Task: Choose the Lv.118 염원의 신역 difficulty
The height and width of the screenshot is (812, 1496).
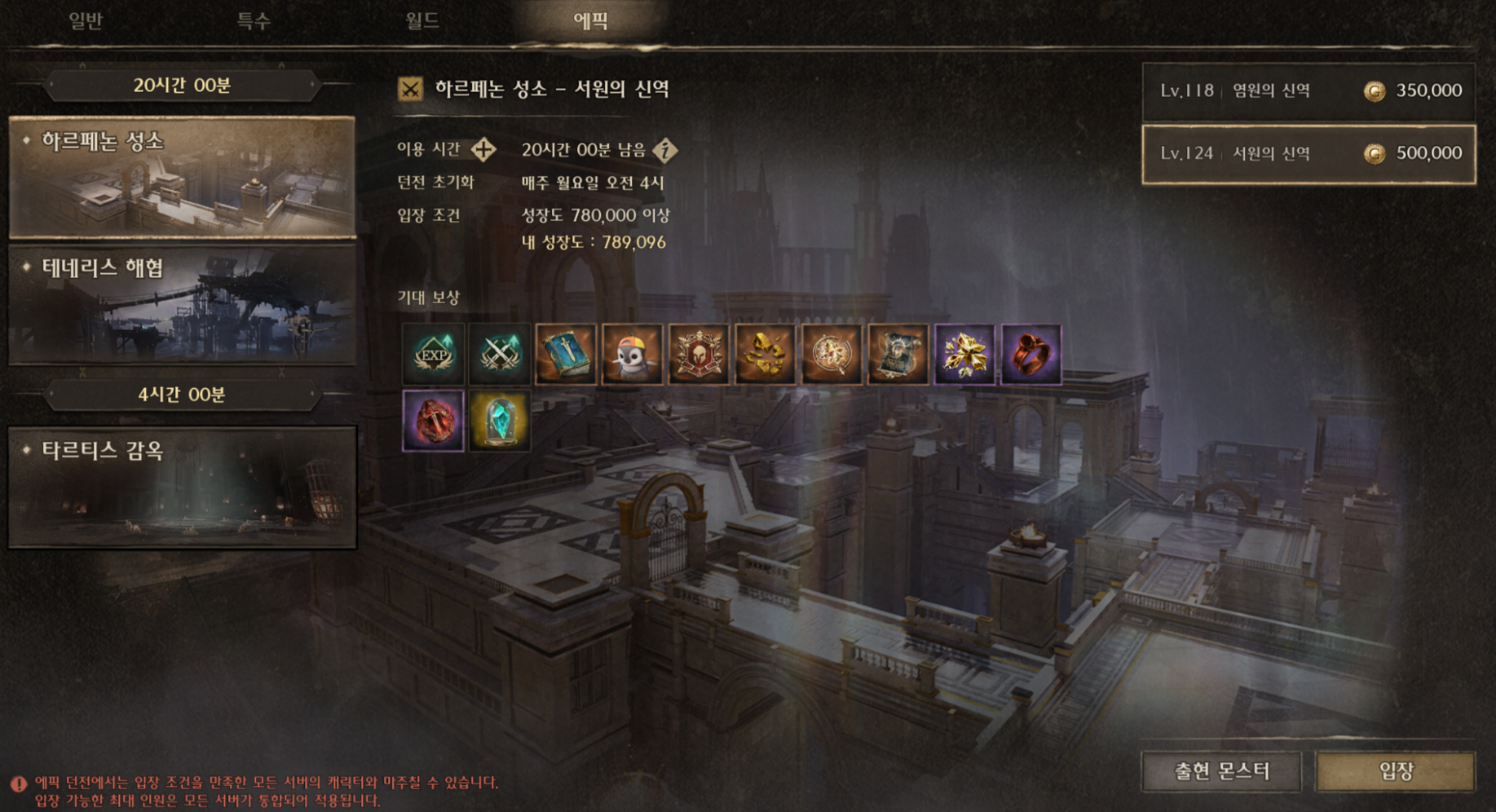Action: coord(1308,90)
